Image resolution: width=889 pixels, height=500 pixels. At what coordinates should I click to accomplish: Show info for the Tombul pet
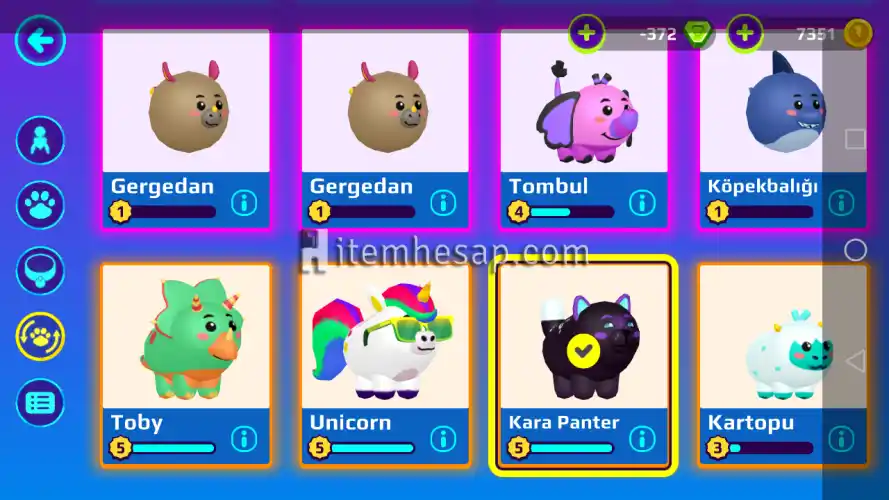tap(642, 203)
